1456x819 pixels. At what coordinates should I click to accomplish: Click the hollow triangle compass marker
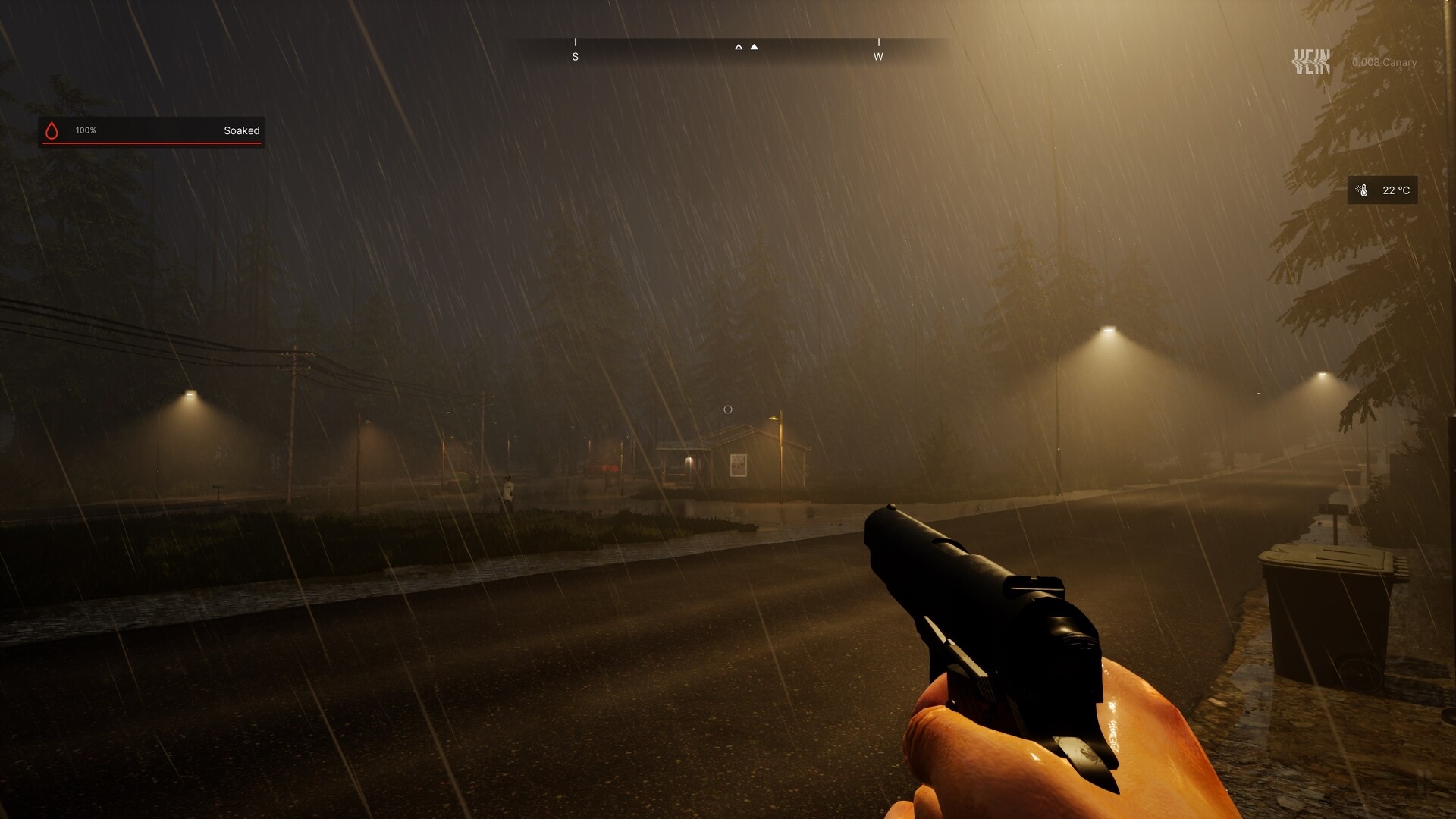tap(739, 46)
